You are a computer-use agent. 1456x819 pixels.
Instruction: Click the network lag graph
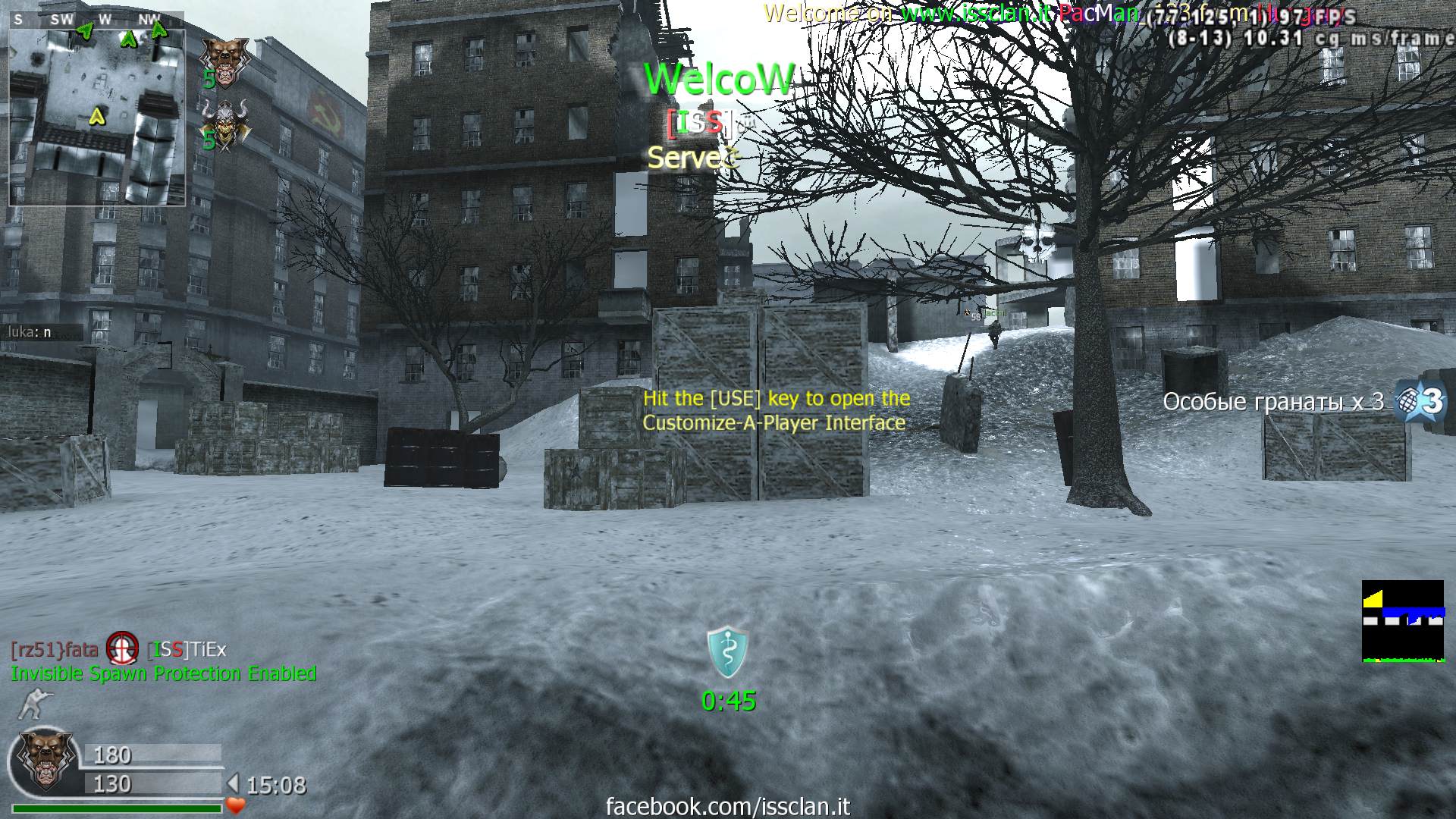(x=1402, y=621)
